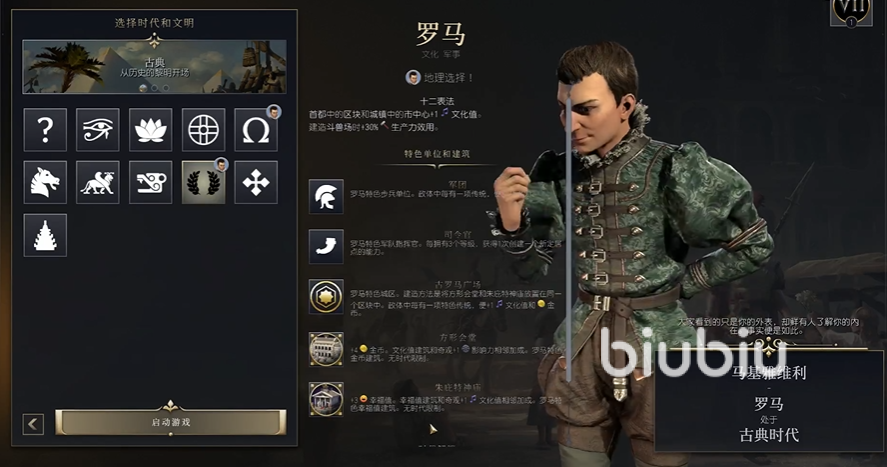
Task: Inspect the hexagon Roman Forum district icon
Action: tap(326, 296)
